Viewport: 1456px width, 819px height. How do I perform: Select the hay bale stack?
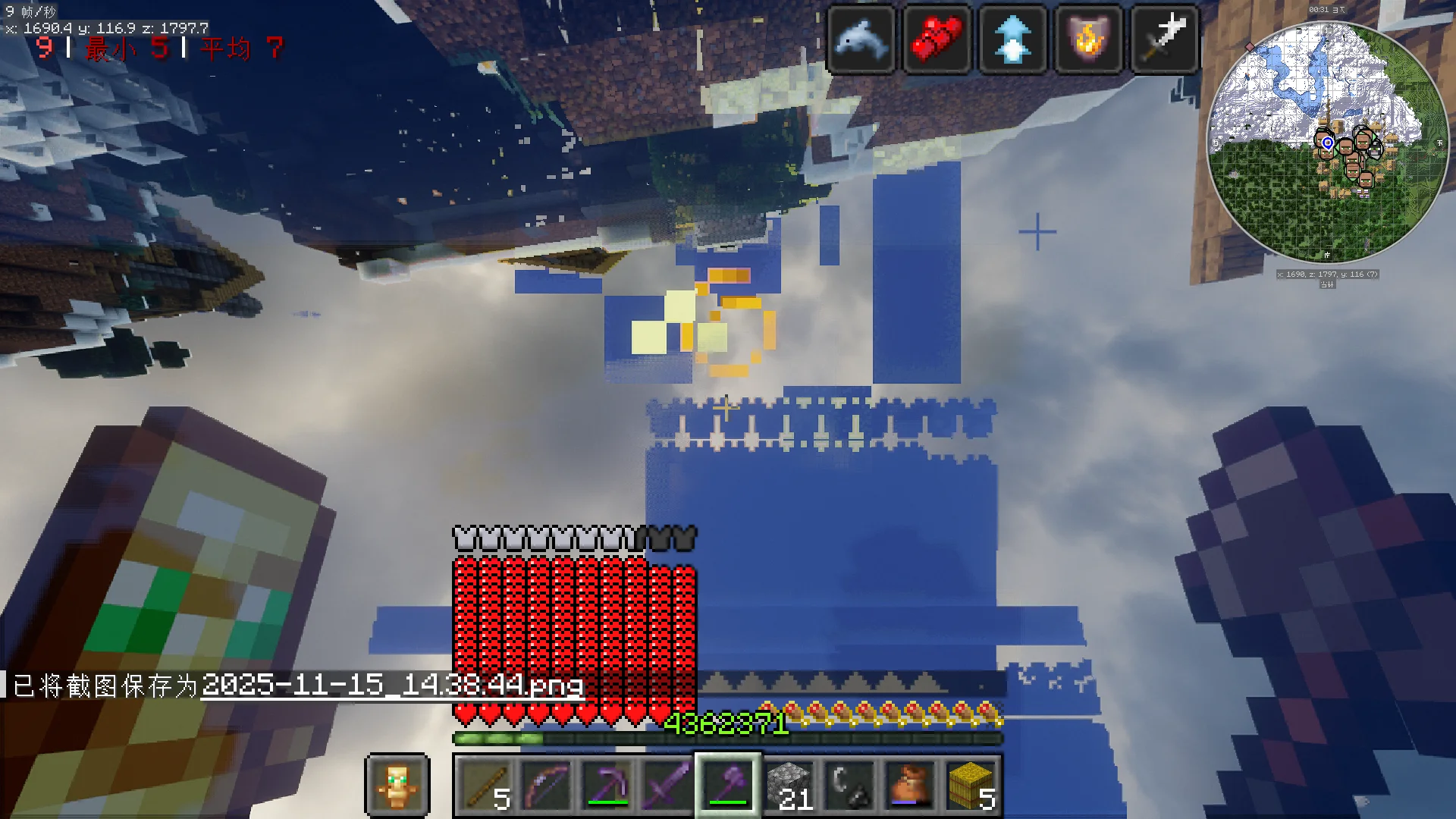pyautogui.click(x=971, y=785)
